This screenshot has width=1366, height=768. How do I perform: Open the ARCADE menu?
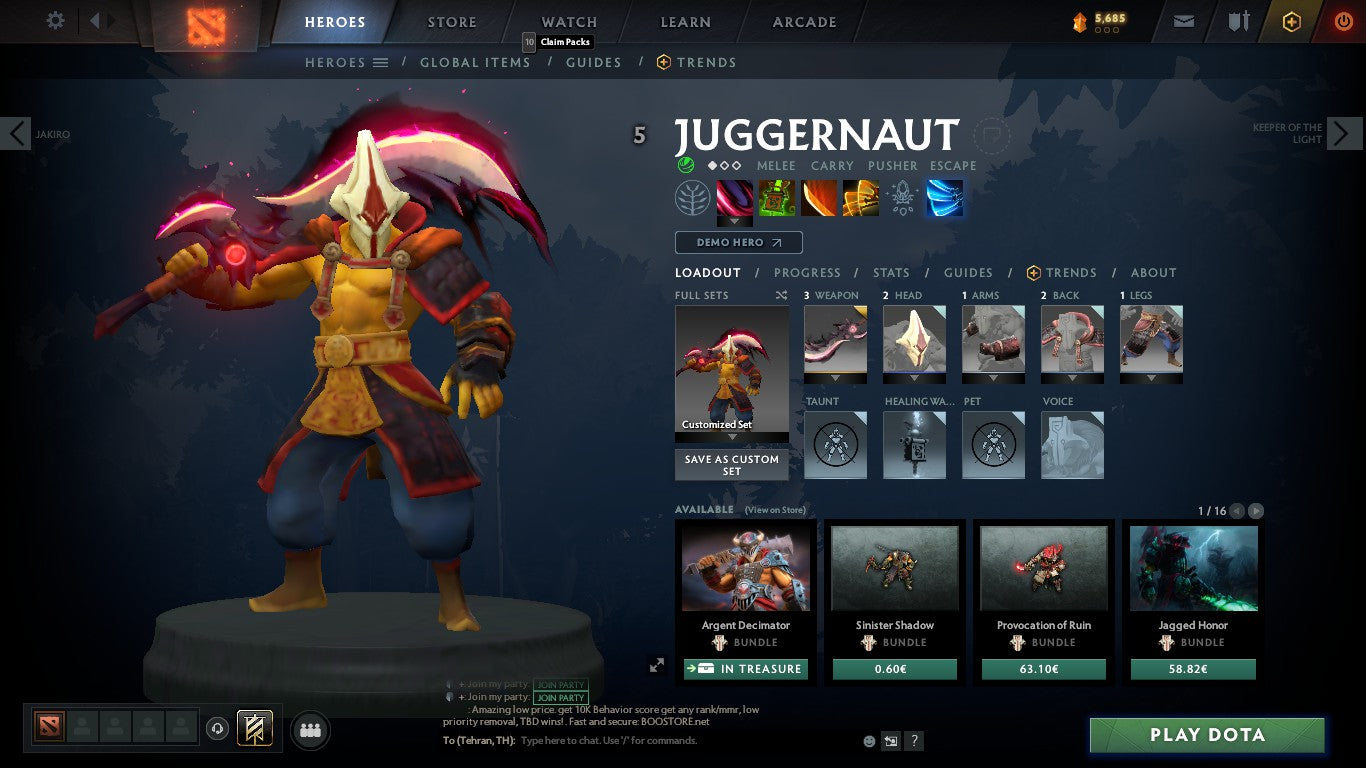click(x=804, y=21)
